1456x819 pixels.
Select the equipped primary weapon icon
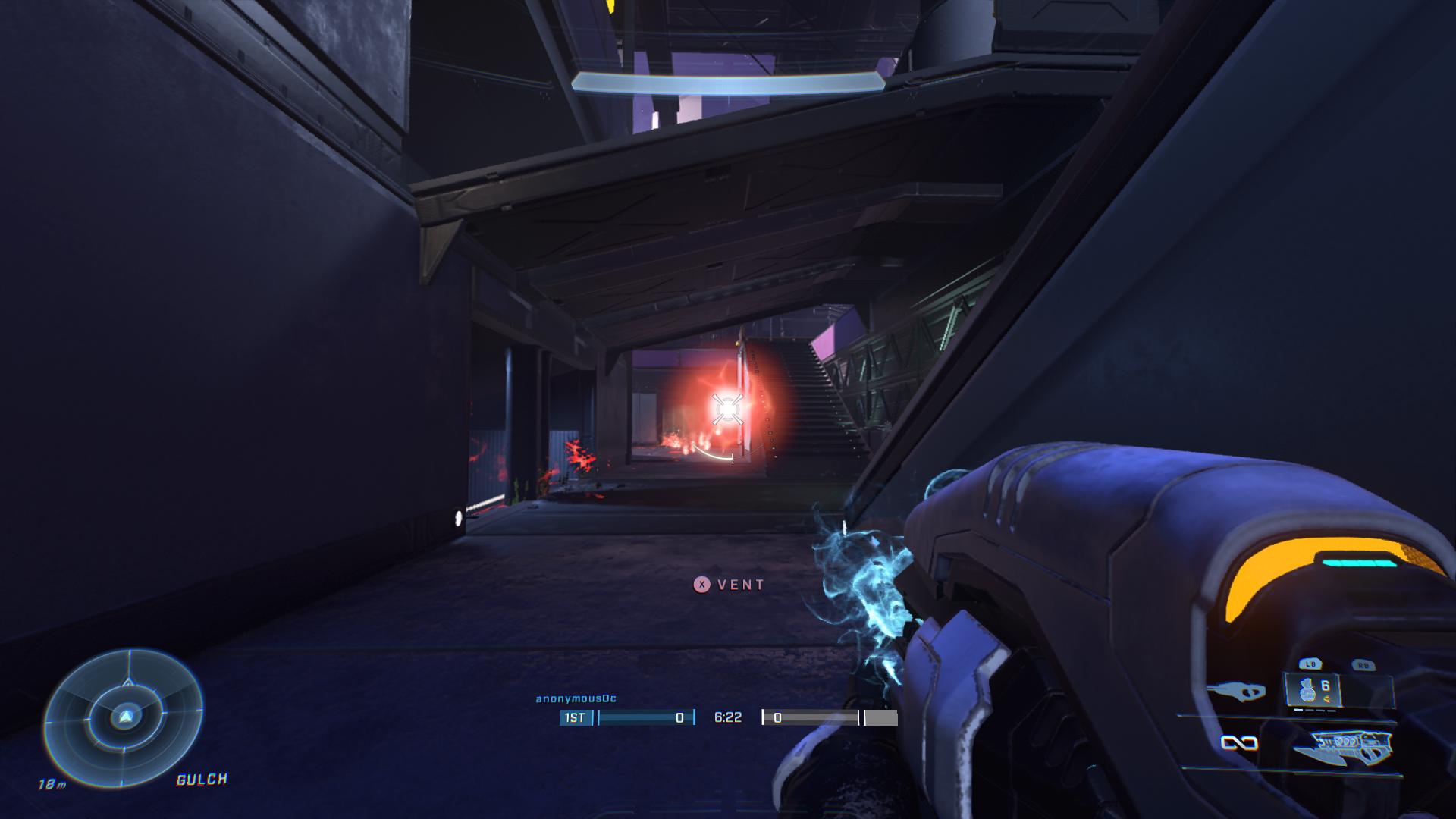[x=1343, y=746]
